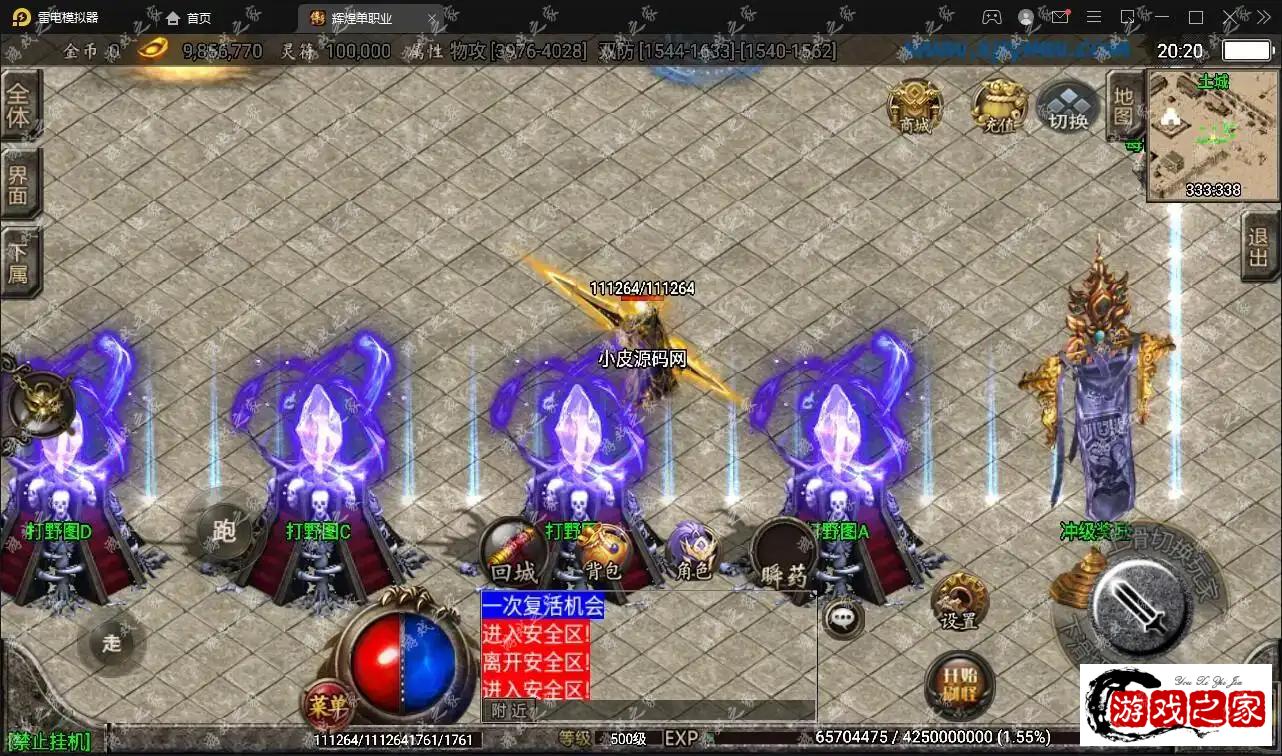The height and width of the screenshot is (756, 1282).
Task: Open the 充值 recharge icon
Action: (999, 106)
